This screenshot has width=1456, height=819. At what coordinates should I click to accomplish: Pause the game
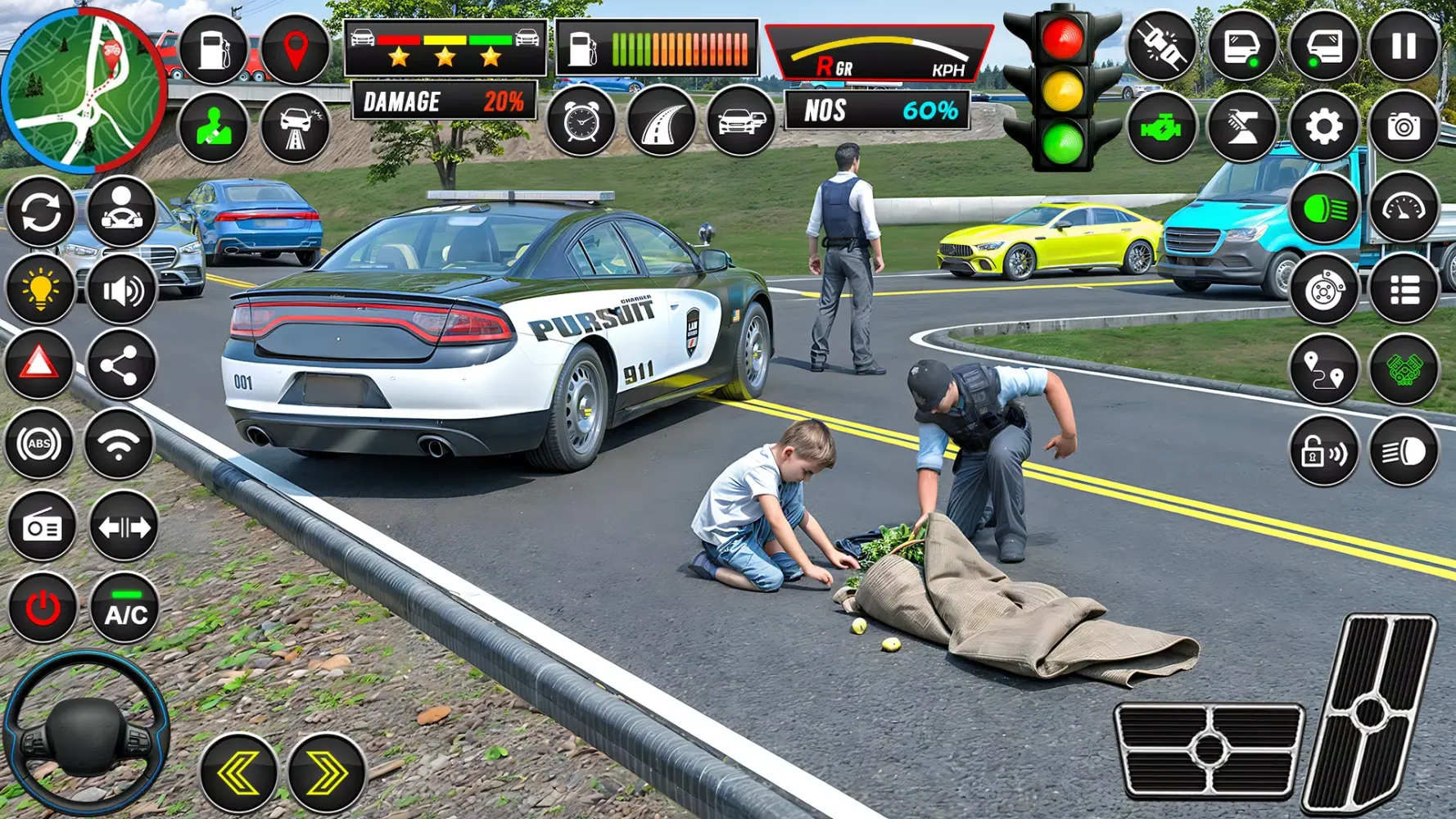tap(1404, 46)
